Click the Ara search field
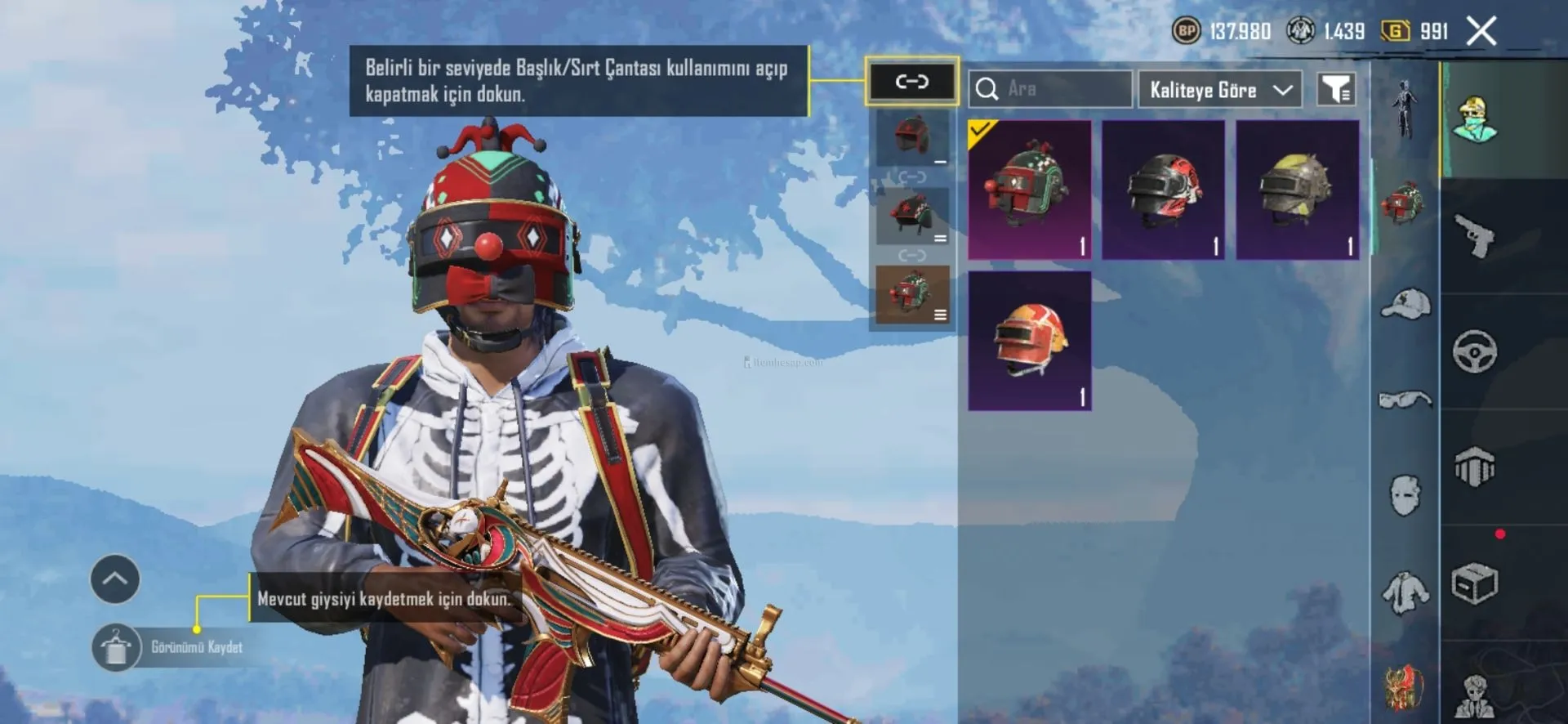 coord(1050,88)
